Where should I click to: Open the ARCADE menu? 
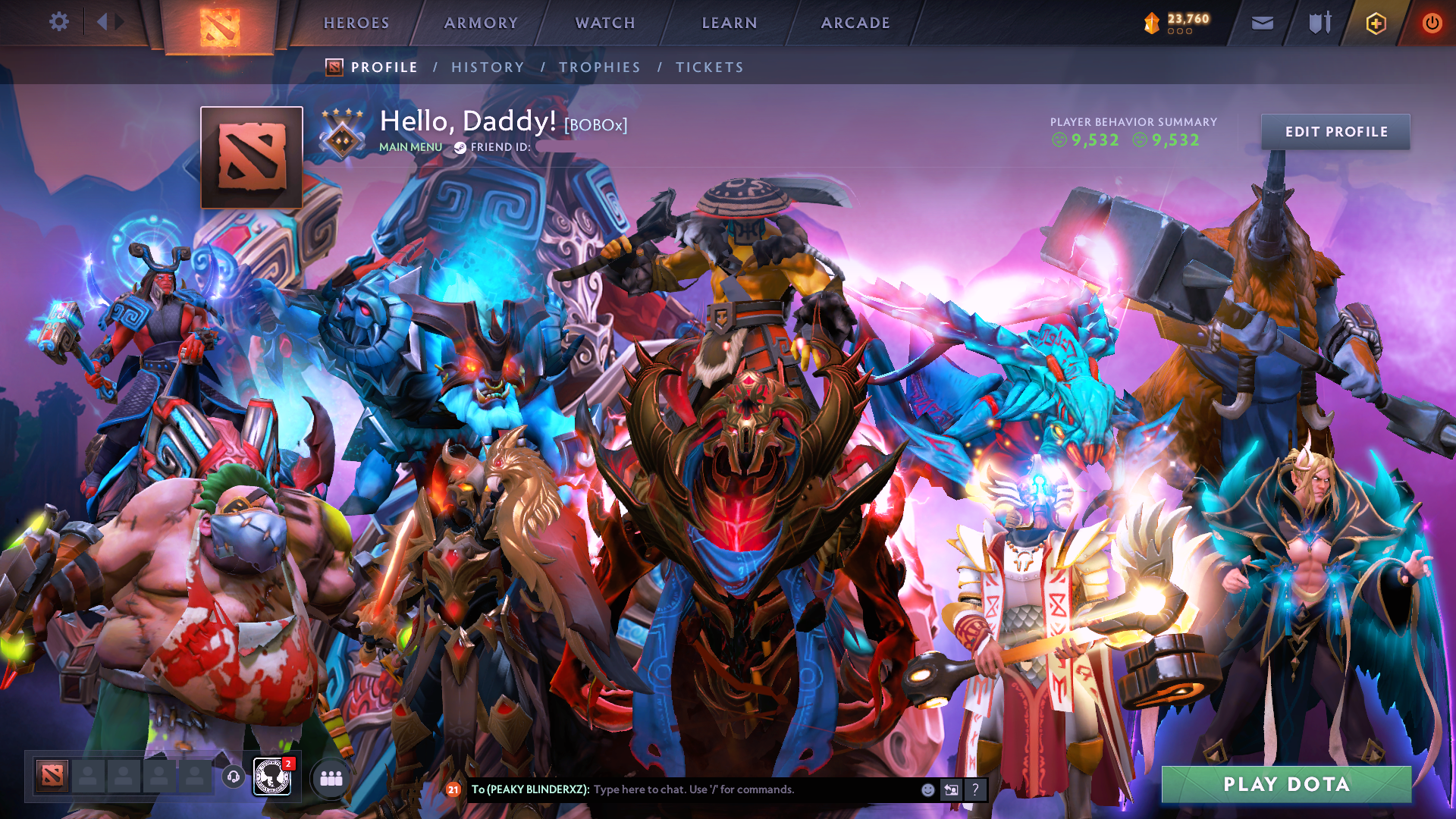click(x=855, y=23)
